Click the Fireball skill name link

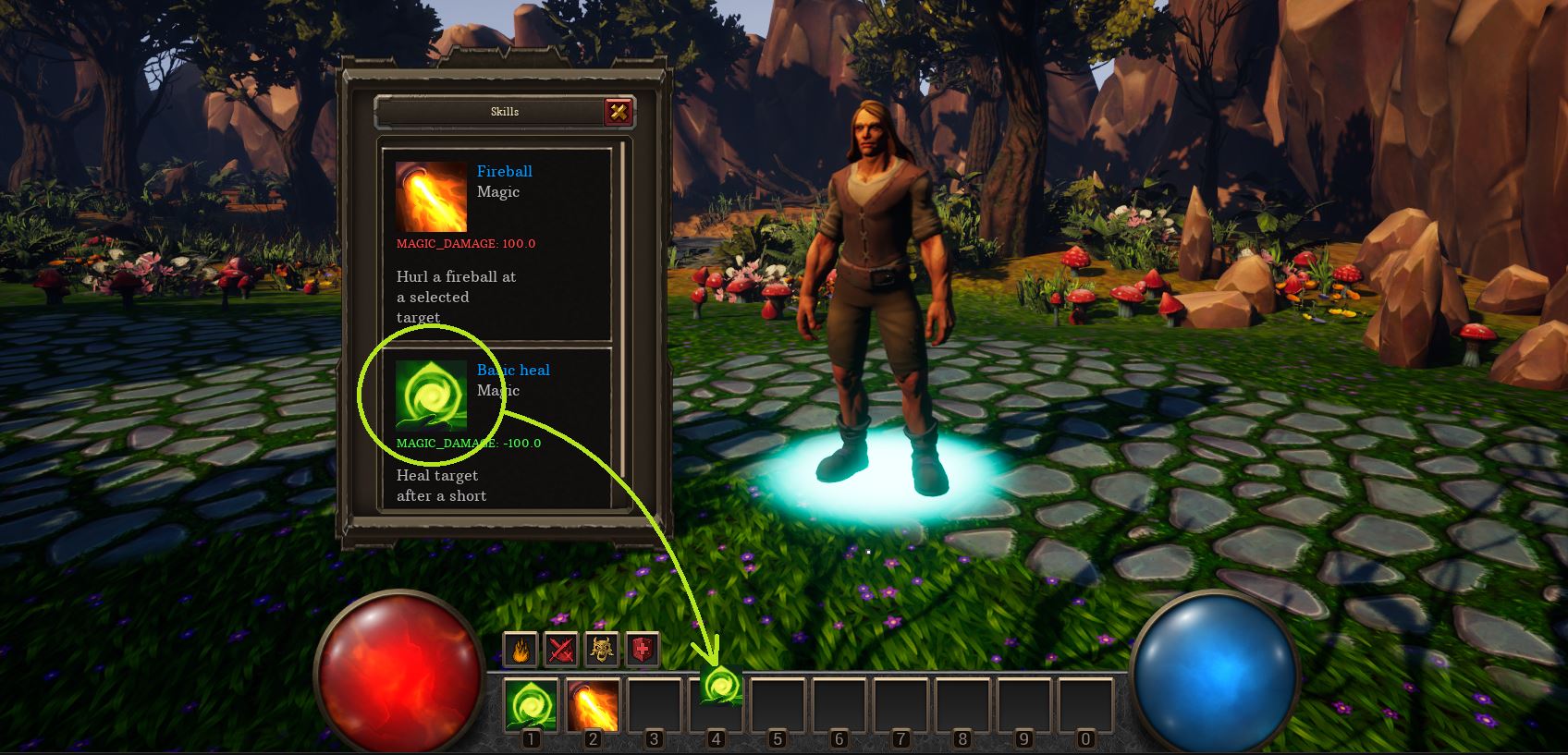tap(504, 171)
